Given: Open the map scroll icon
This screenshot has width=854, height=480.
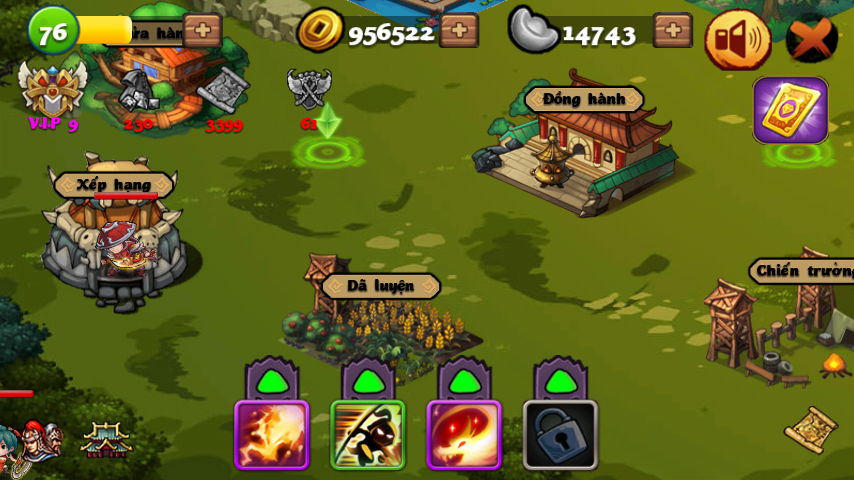Looking at the screenshot, I should pos(811,429).
